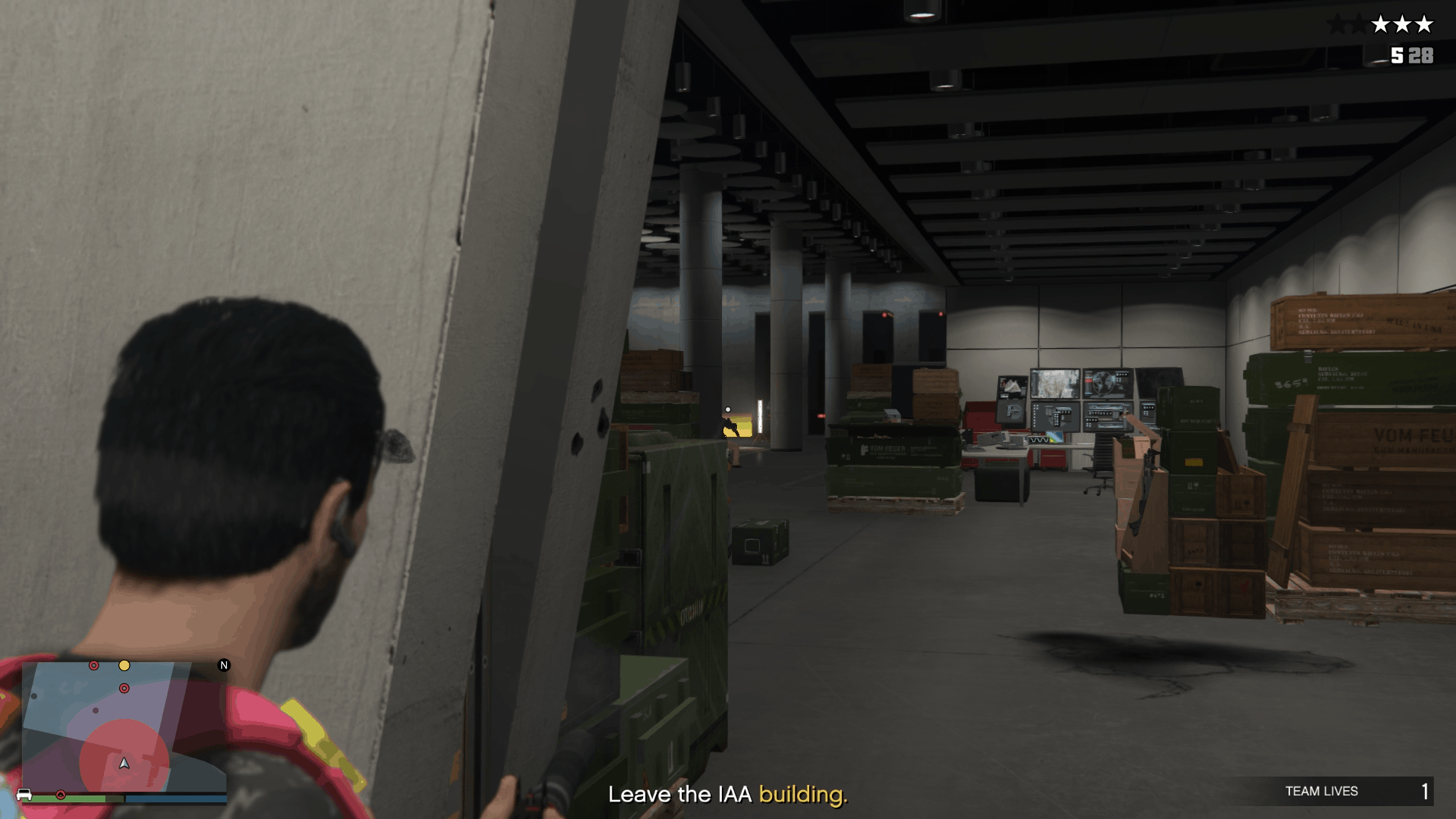
Task: Click the red blip overlapping the health bar
Action: pos(61,795)
